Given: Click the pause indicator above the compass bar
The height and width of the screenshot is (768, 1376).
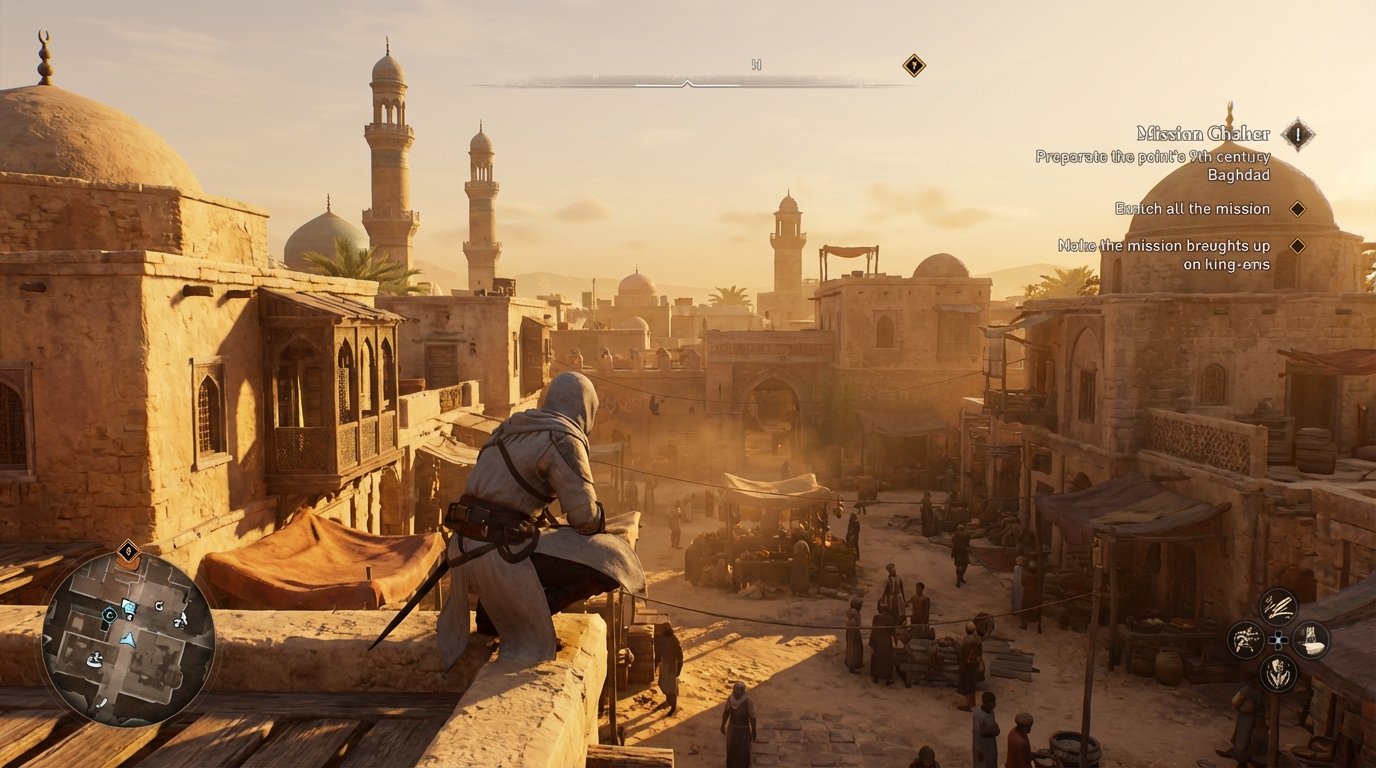Looking at the screenshot, I should pos(756,65).
